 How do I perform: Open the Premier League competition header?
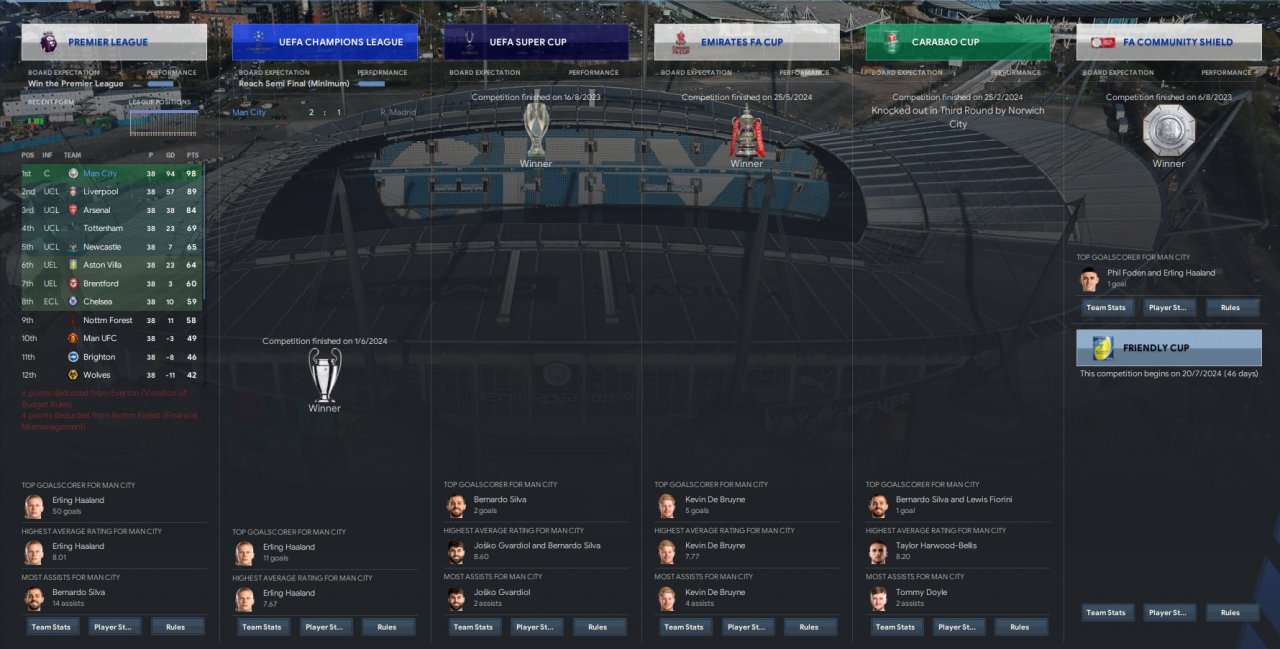pyautogui.click(x=114, y=42)
